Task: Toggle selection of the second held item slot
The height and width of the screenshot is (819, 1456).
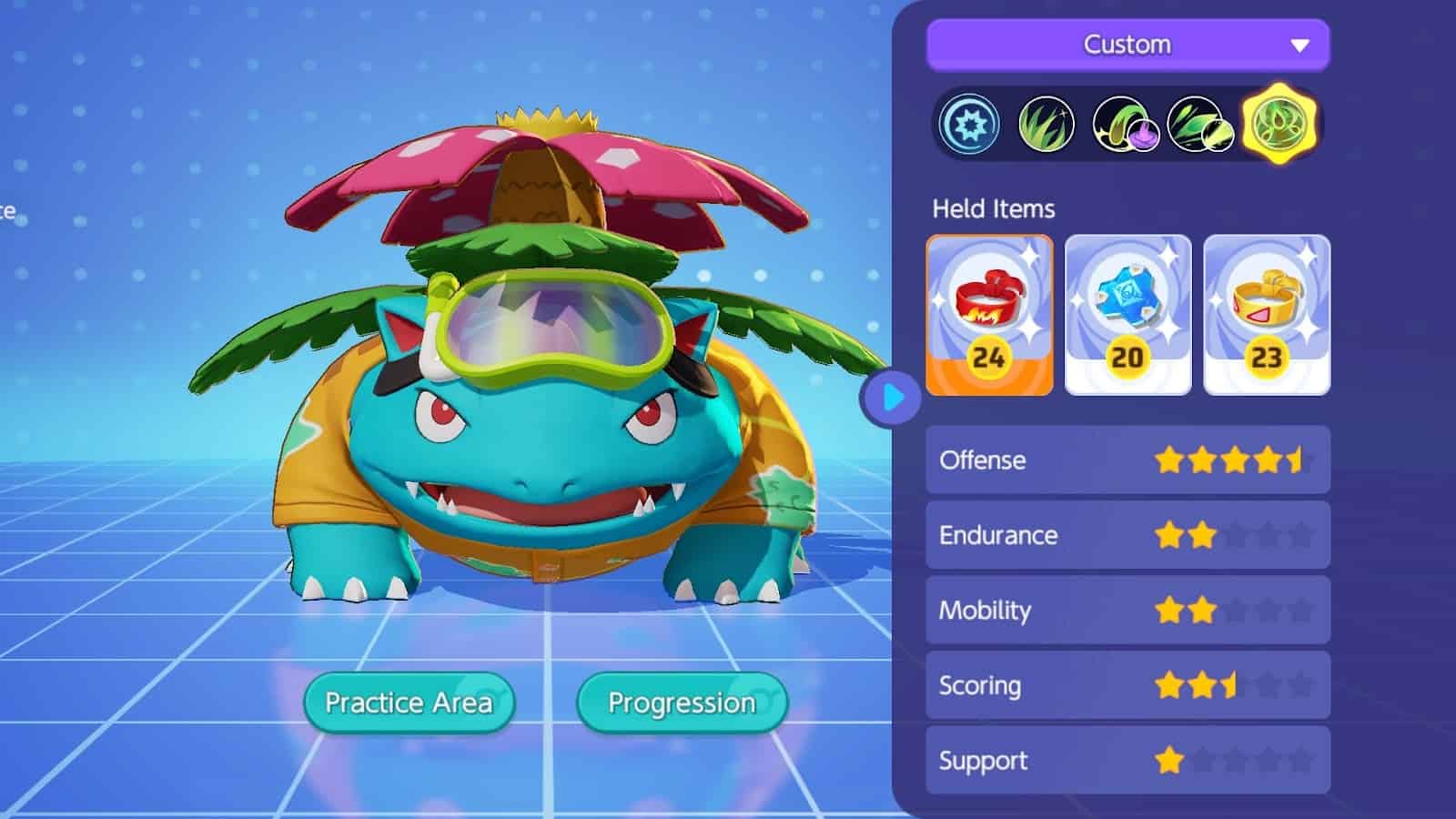Action: click(1128, 314)
